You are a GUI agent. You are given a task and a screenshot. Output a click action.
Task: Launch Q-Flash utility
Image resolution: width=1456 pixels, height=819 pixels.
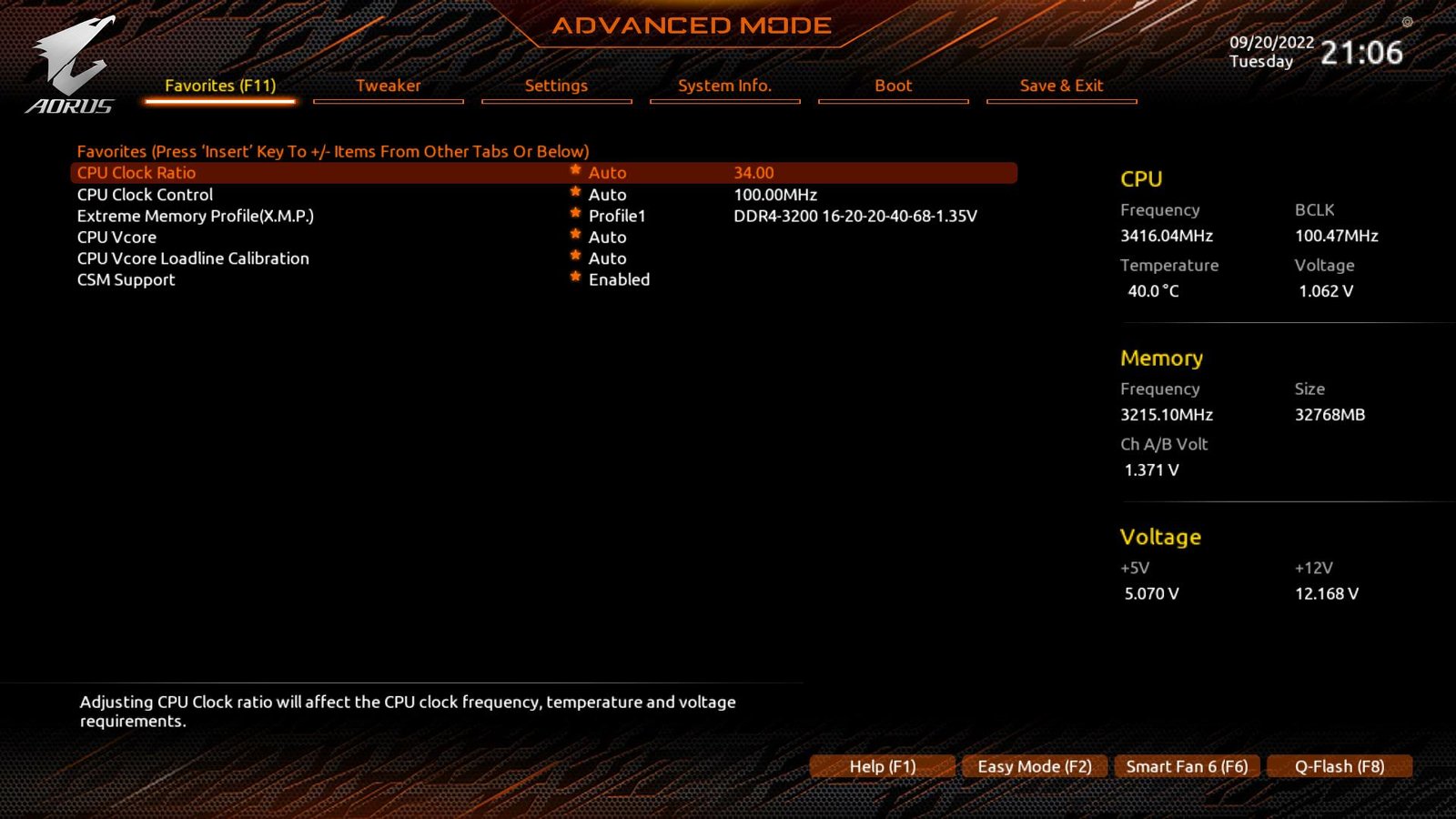click(x=1340, y=766)
